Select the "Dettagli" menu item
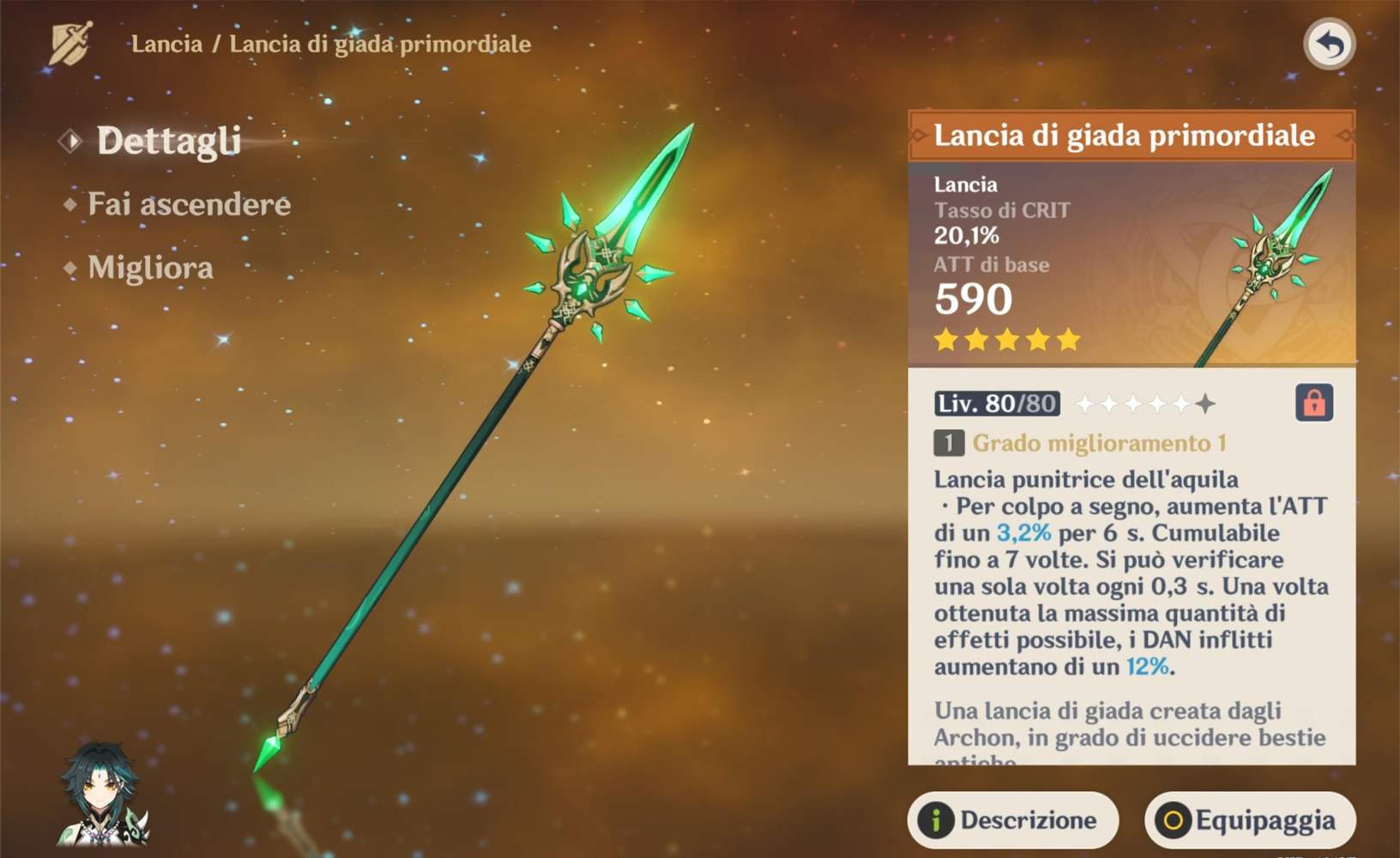1400x858 pixels. point(168,141)
